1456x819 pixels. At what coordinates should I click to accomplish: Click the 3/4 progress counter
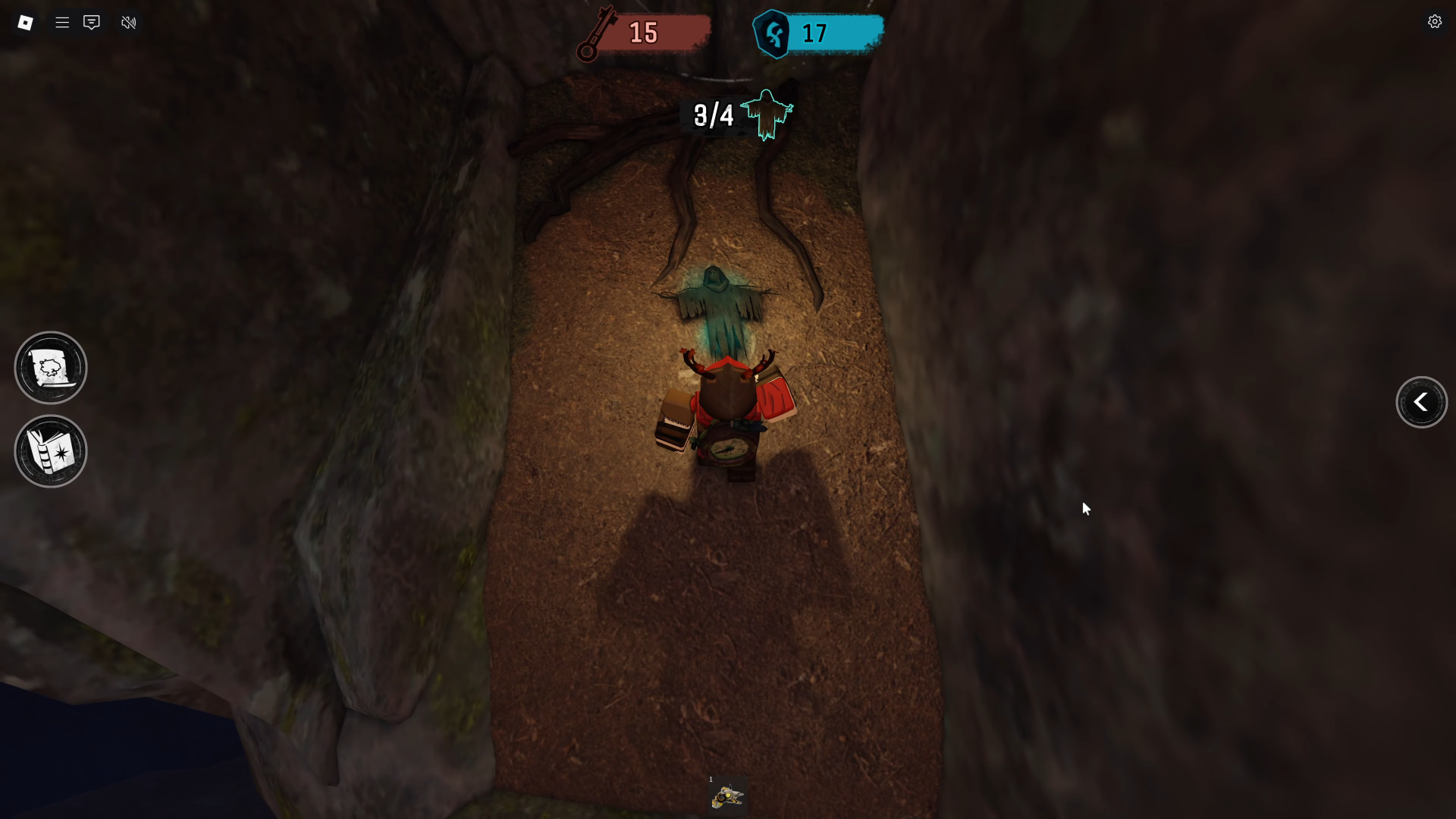(713, 115)
